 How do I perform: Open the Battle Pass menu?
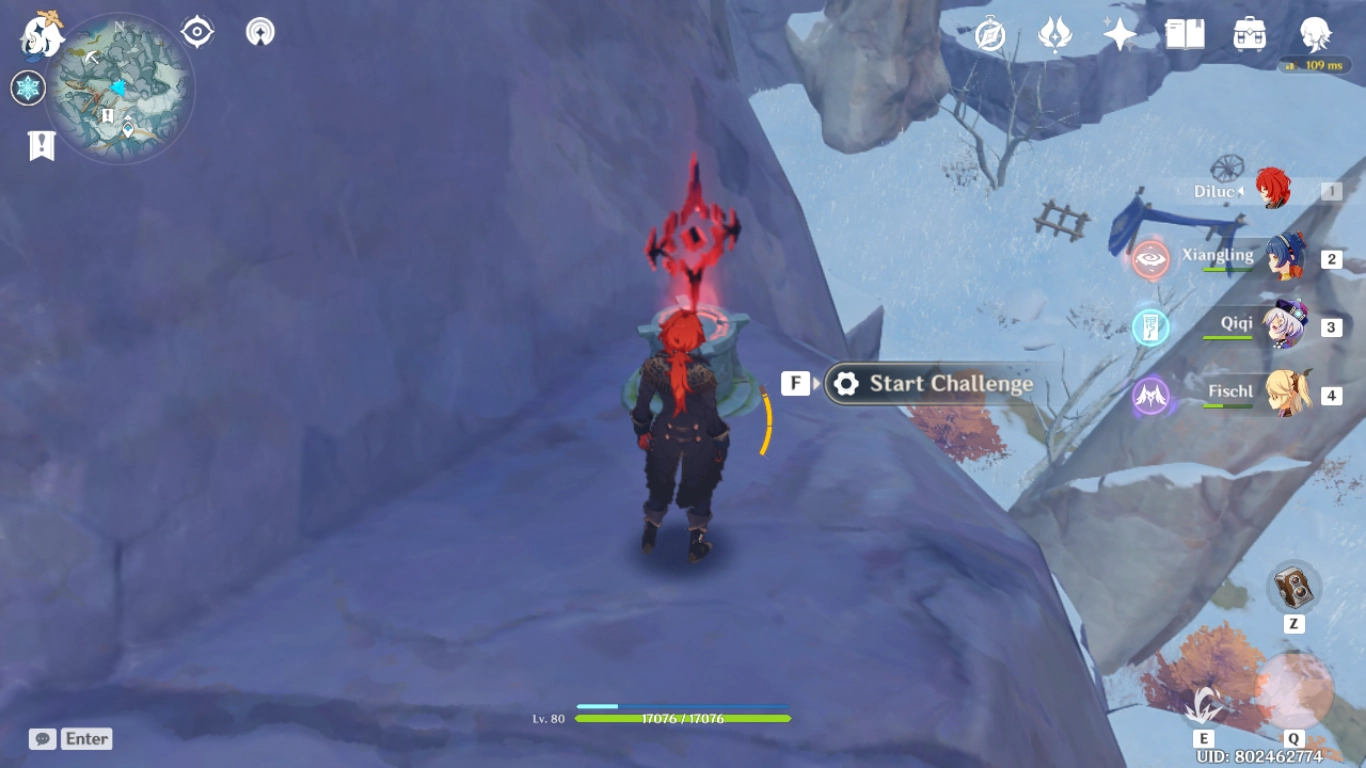point(1053,33)
